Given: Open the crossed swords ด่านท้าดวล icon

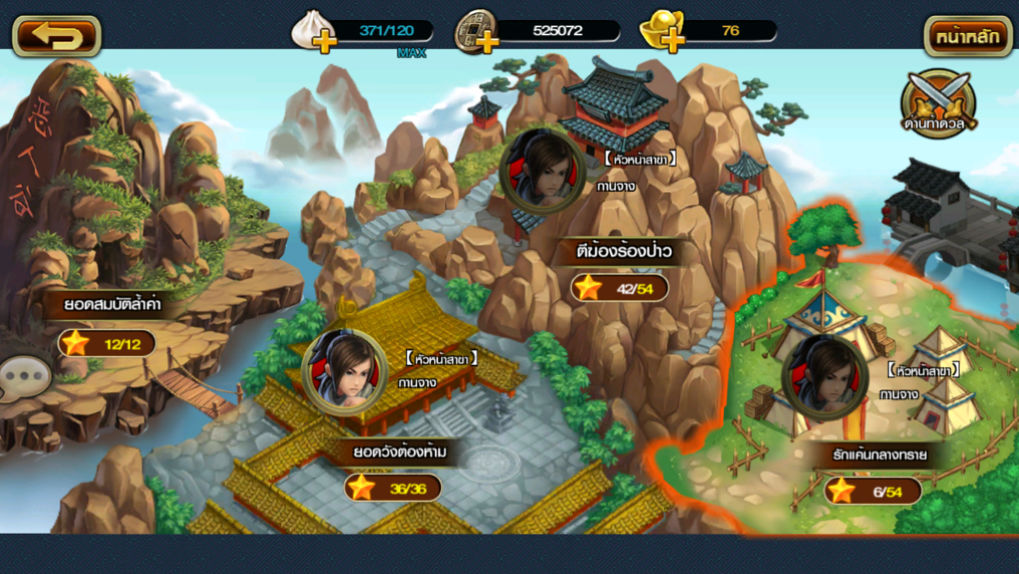Looking at the screenshot, I should click(938, 103).
